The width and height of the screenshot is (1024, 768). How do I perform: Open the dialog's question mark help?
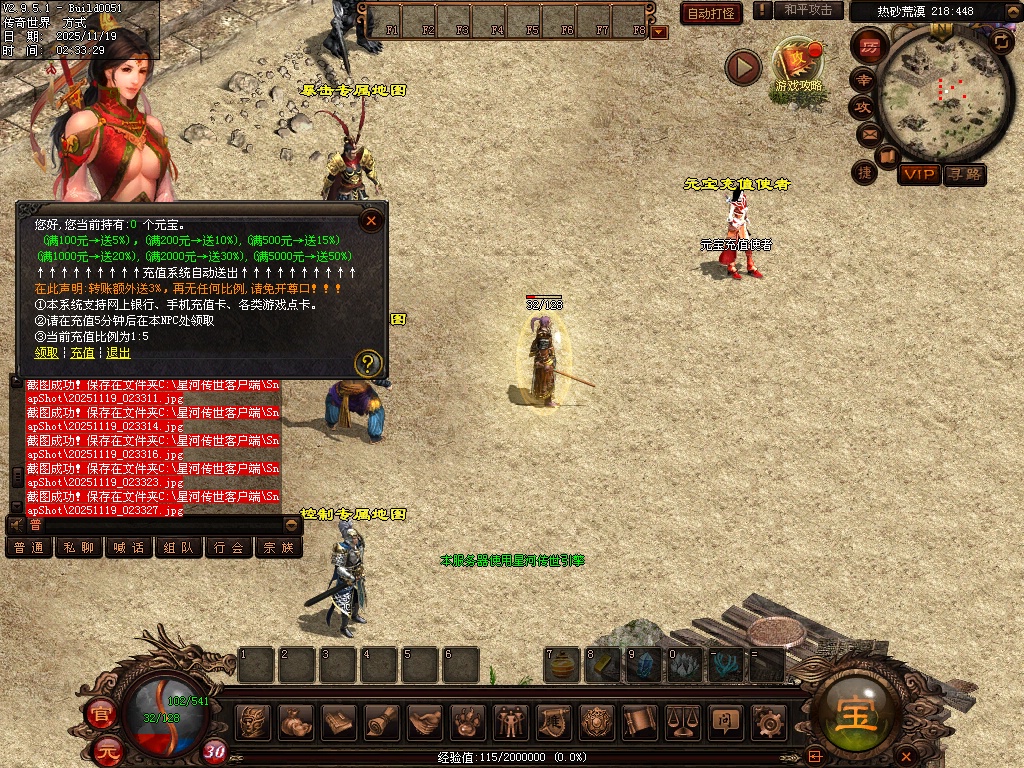369,362
